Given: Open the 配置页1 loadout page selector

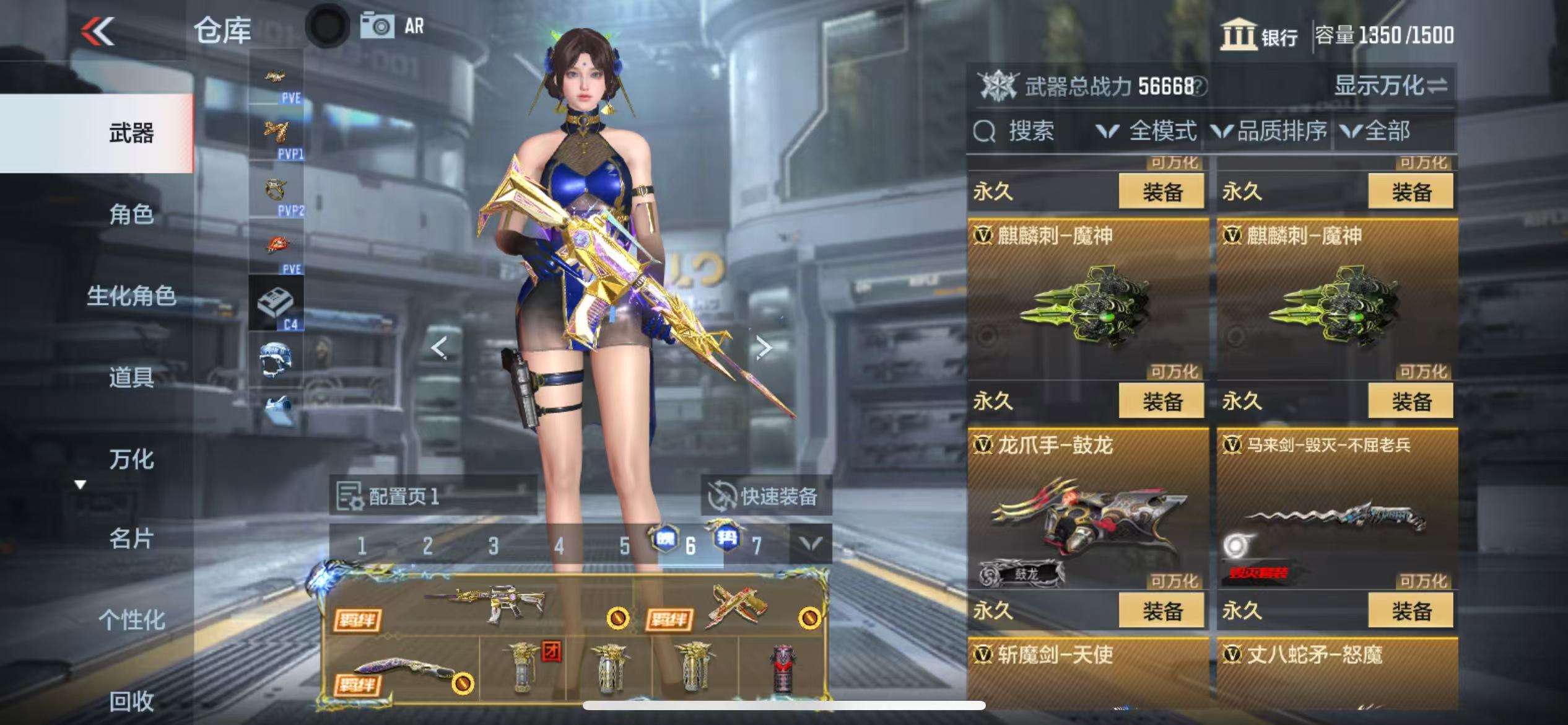Looking at the screenshot, I should [433, 496].
